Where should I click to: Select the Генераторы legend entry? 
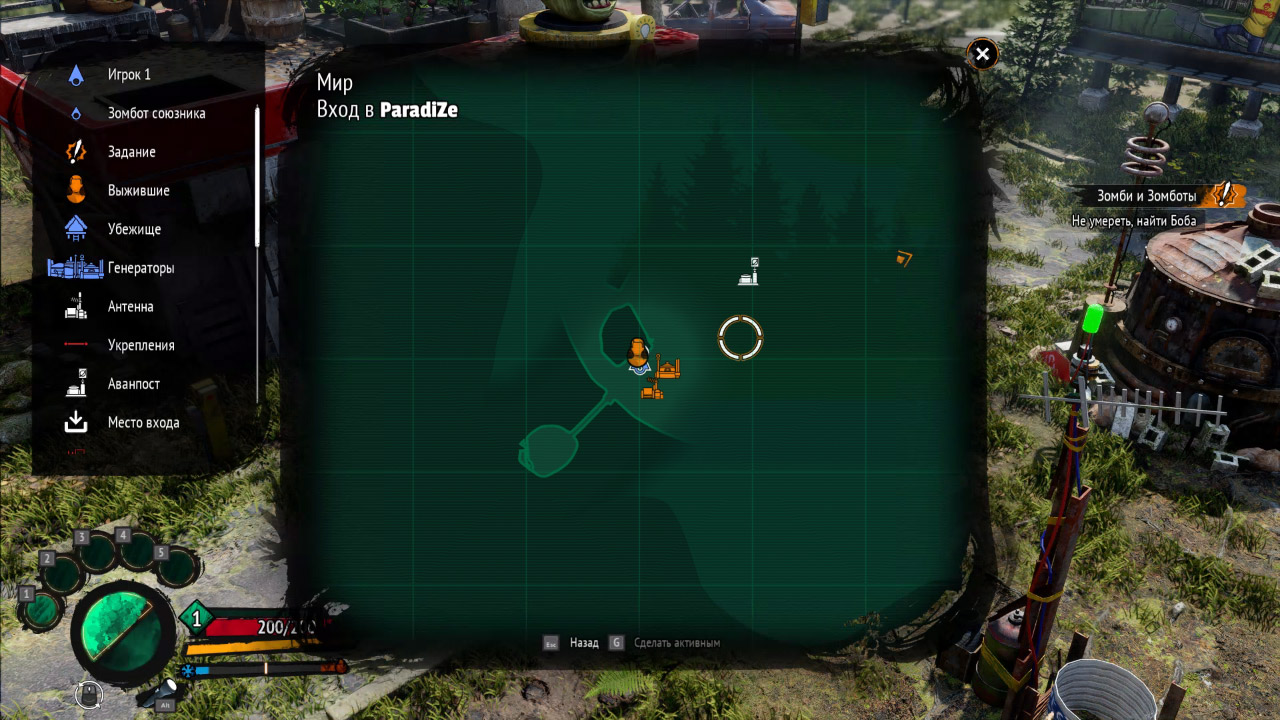pyautogui.click(x=141, y=268)
